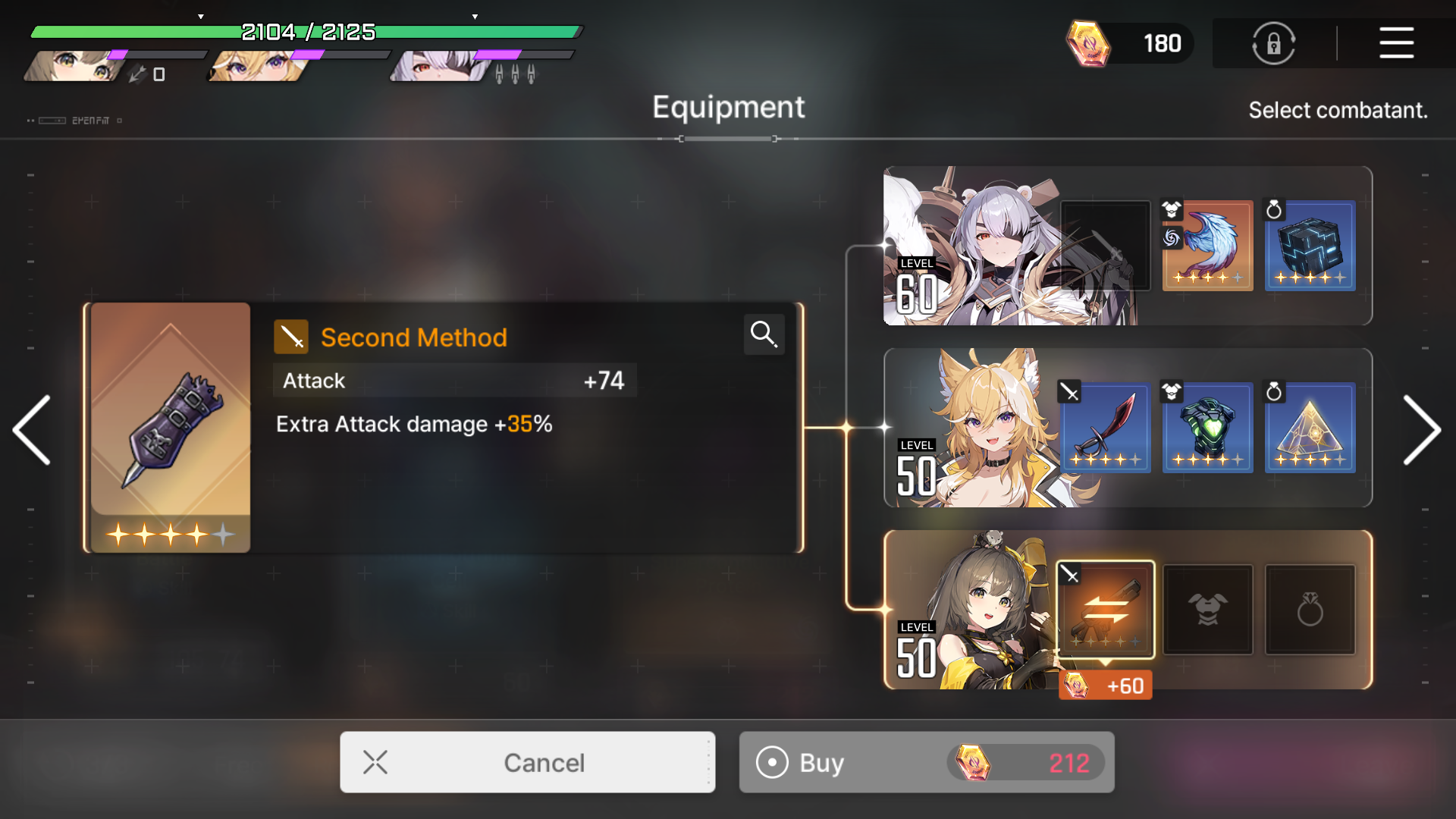Open the hamburger menu
This screenshot has width=1456, height=819.
pos(1396,43)
